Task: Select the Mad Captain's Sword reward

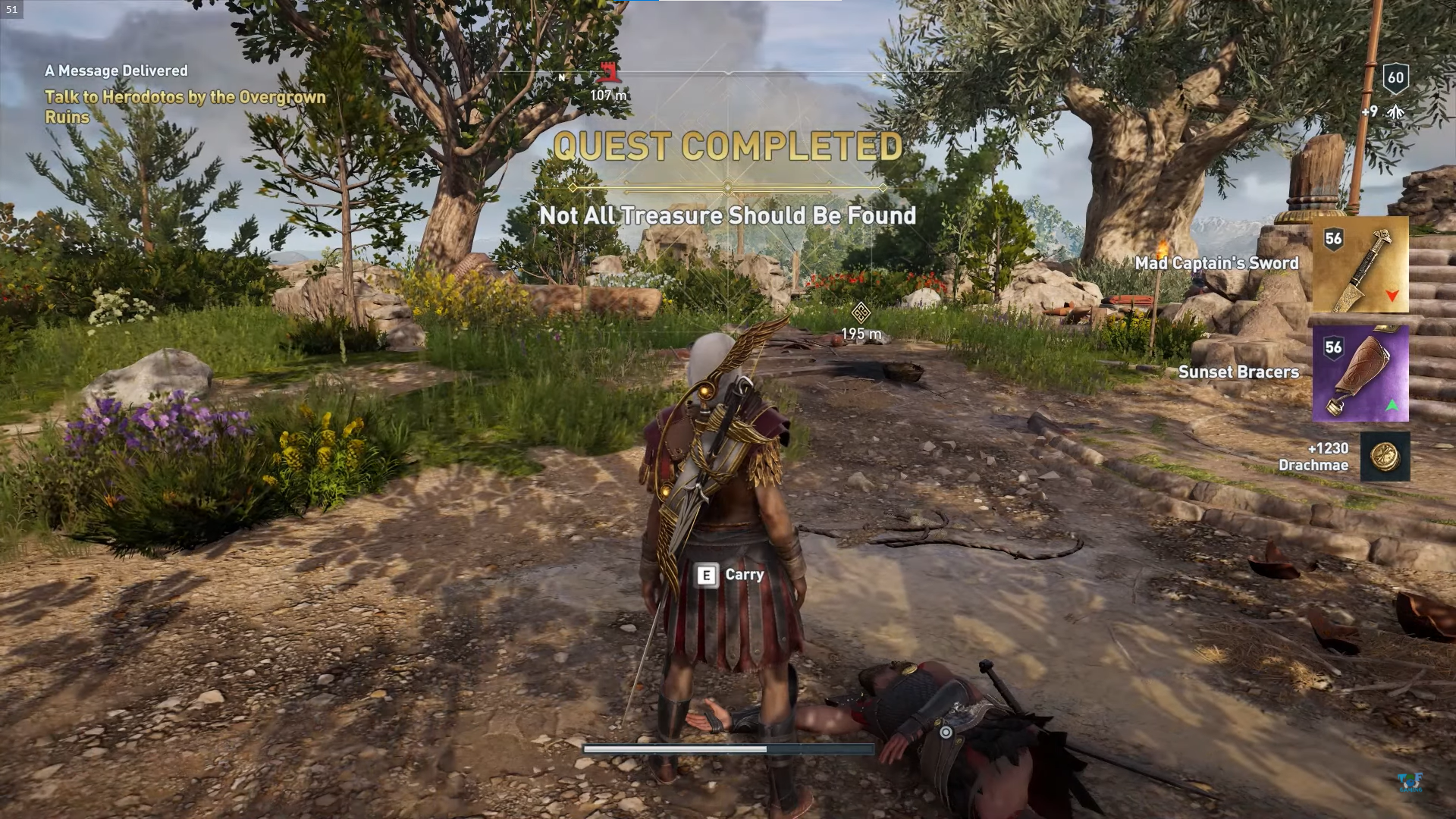Action: coord(1360,265)
